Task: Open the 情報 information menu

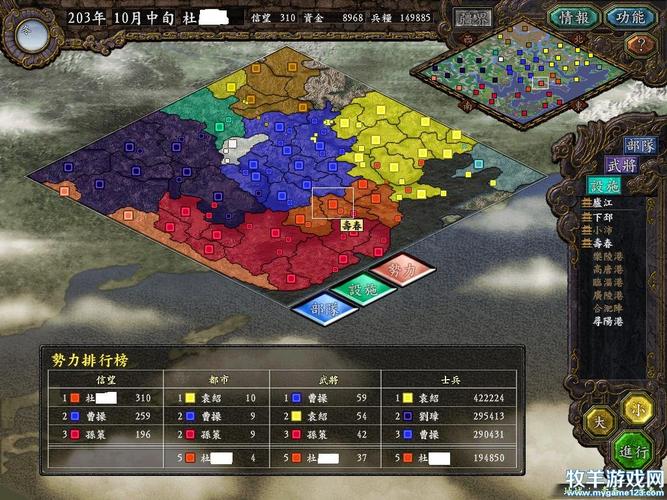Action: tap(573, 17)
